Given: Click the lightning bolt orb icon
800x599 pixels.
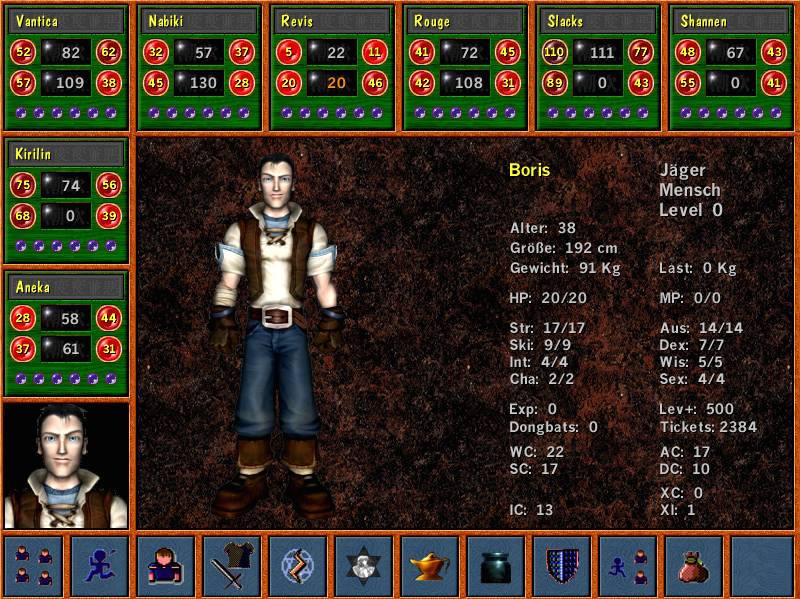Looking at the screenshot, I should pos(298,565).
